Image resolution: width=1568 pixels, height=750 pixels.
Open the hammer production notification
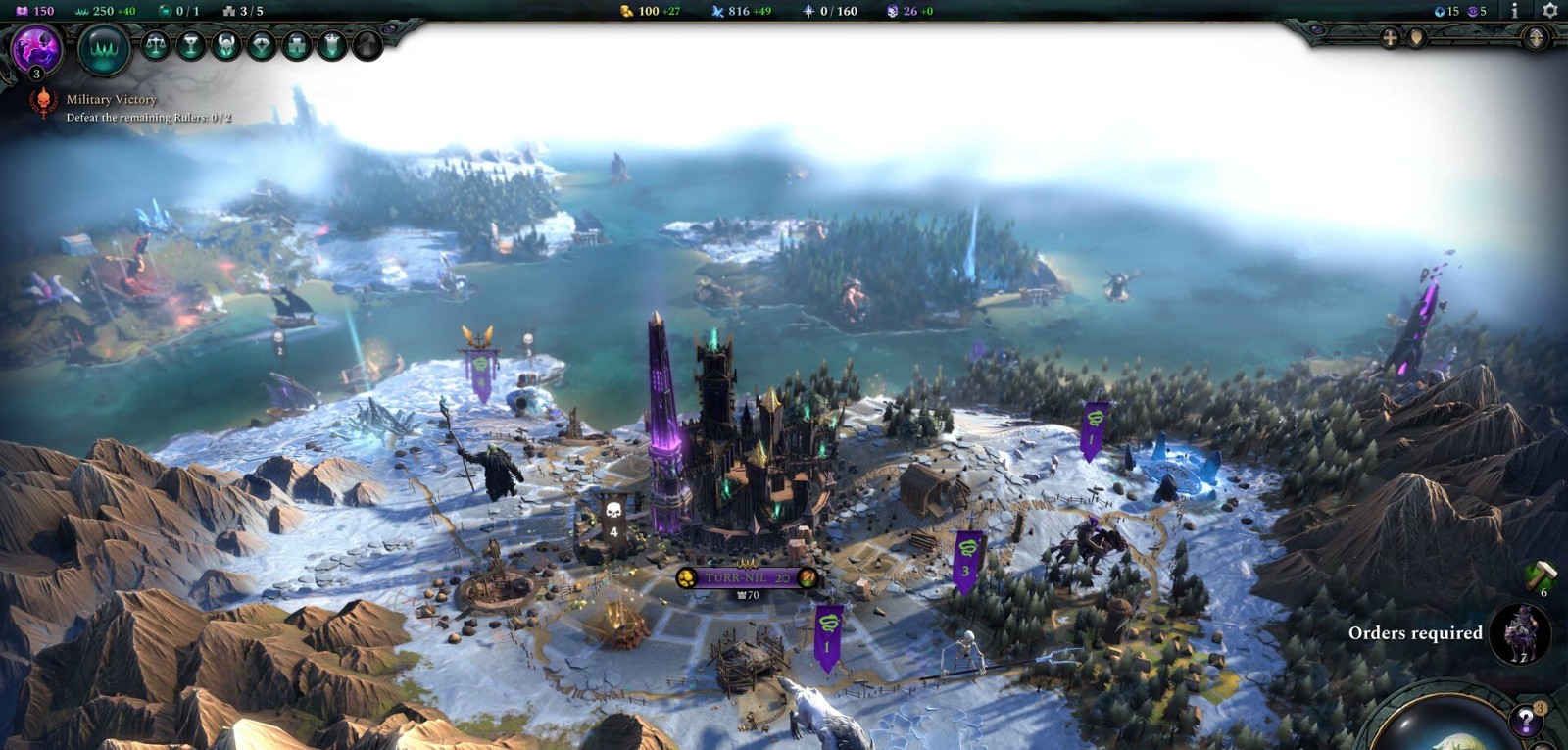pyautogui.click(x=1541, y=574)
